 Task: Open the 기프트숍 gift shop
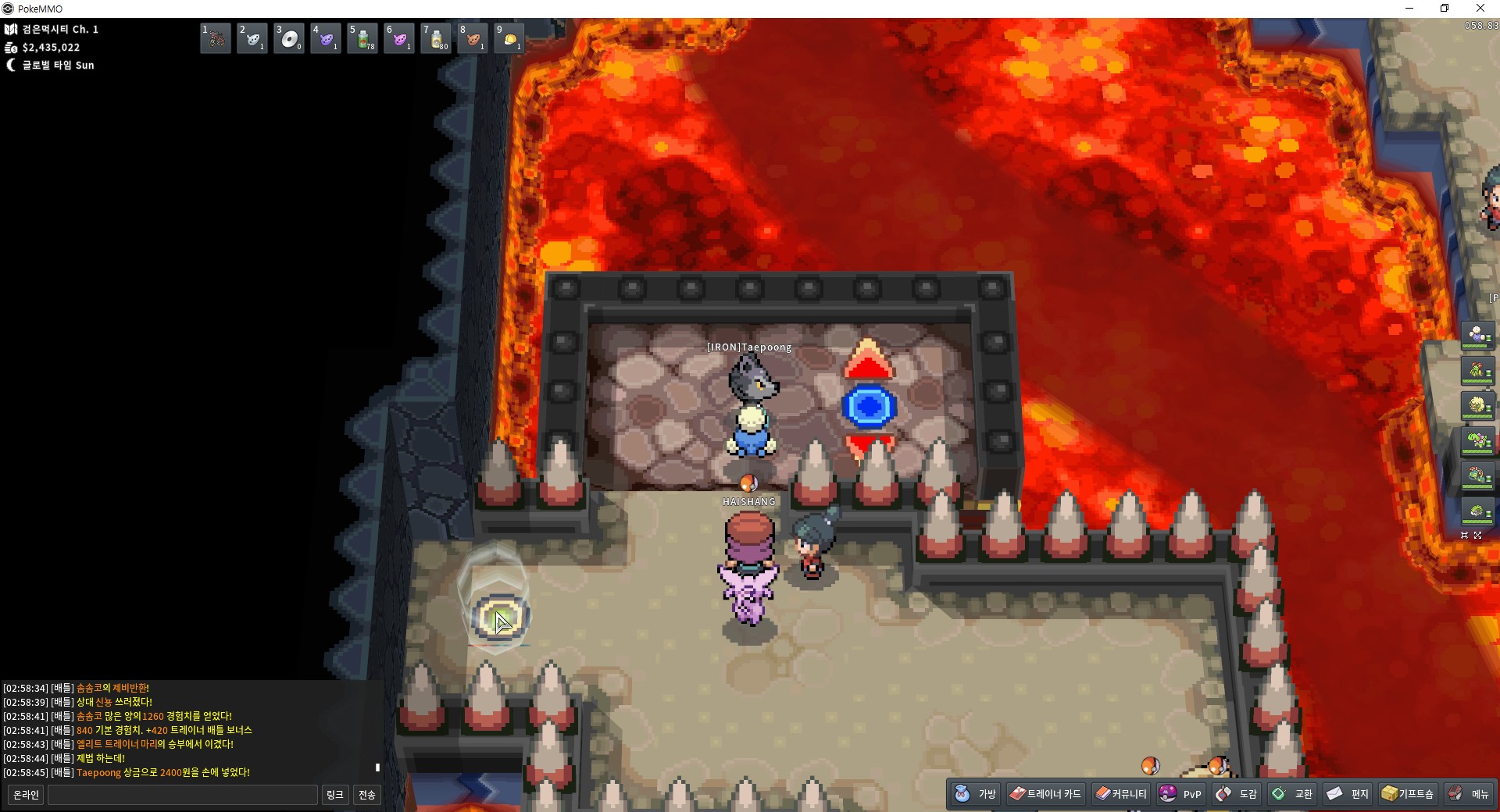tap(1408, 794)
